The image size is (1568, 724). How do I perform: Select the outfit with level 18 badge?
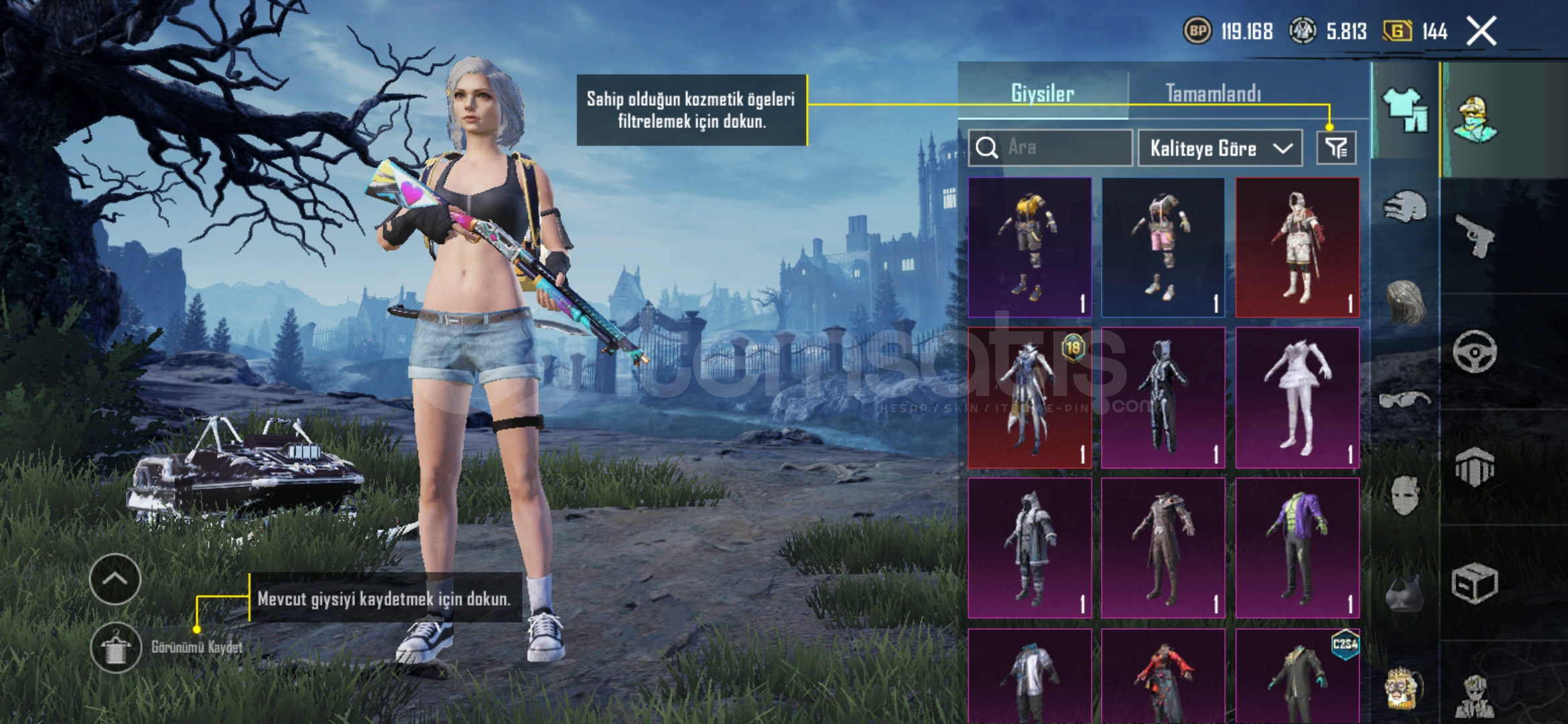(x=1030, y=398)
